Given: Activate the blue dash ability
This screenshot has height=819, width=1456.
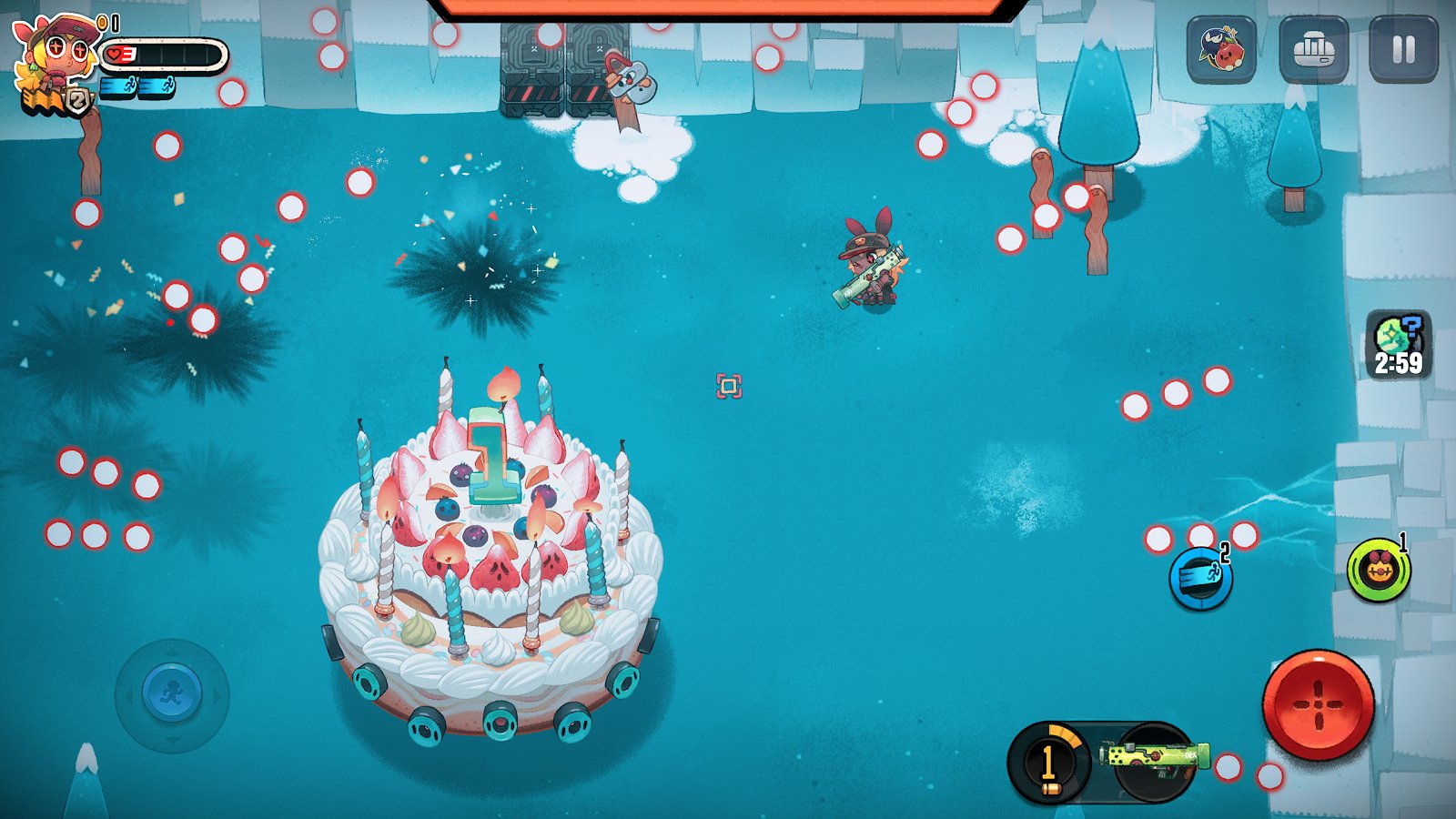Looking at the screenshot, I should coord(1200,579).
